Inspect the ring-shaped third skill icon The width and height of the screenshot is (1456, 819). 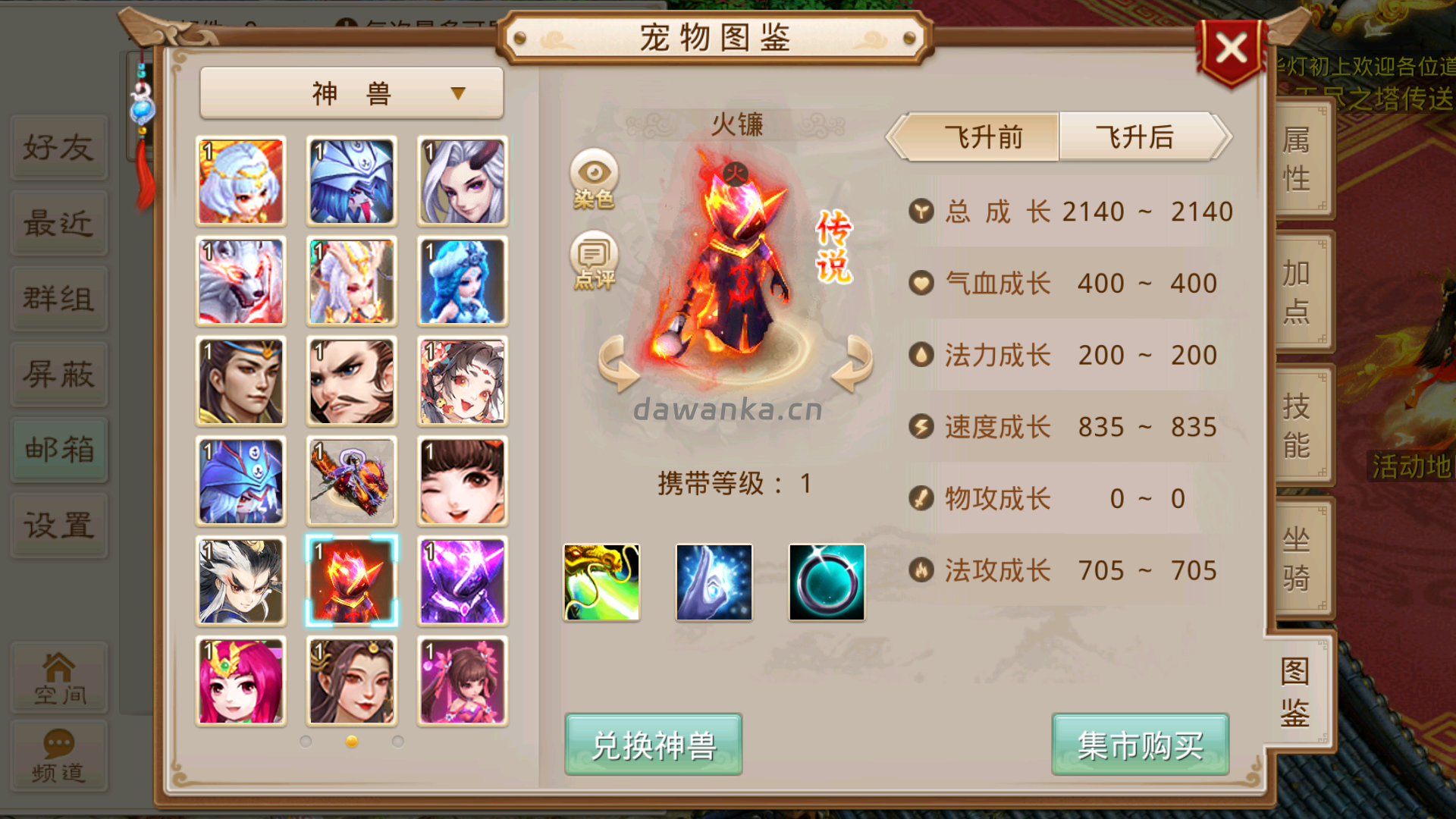pyautogui.click(x=826, y=582)
